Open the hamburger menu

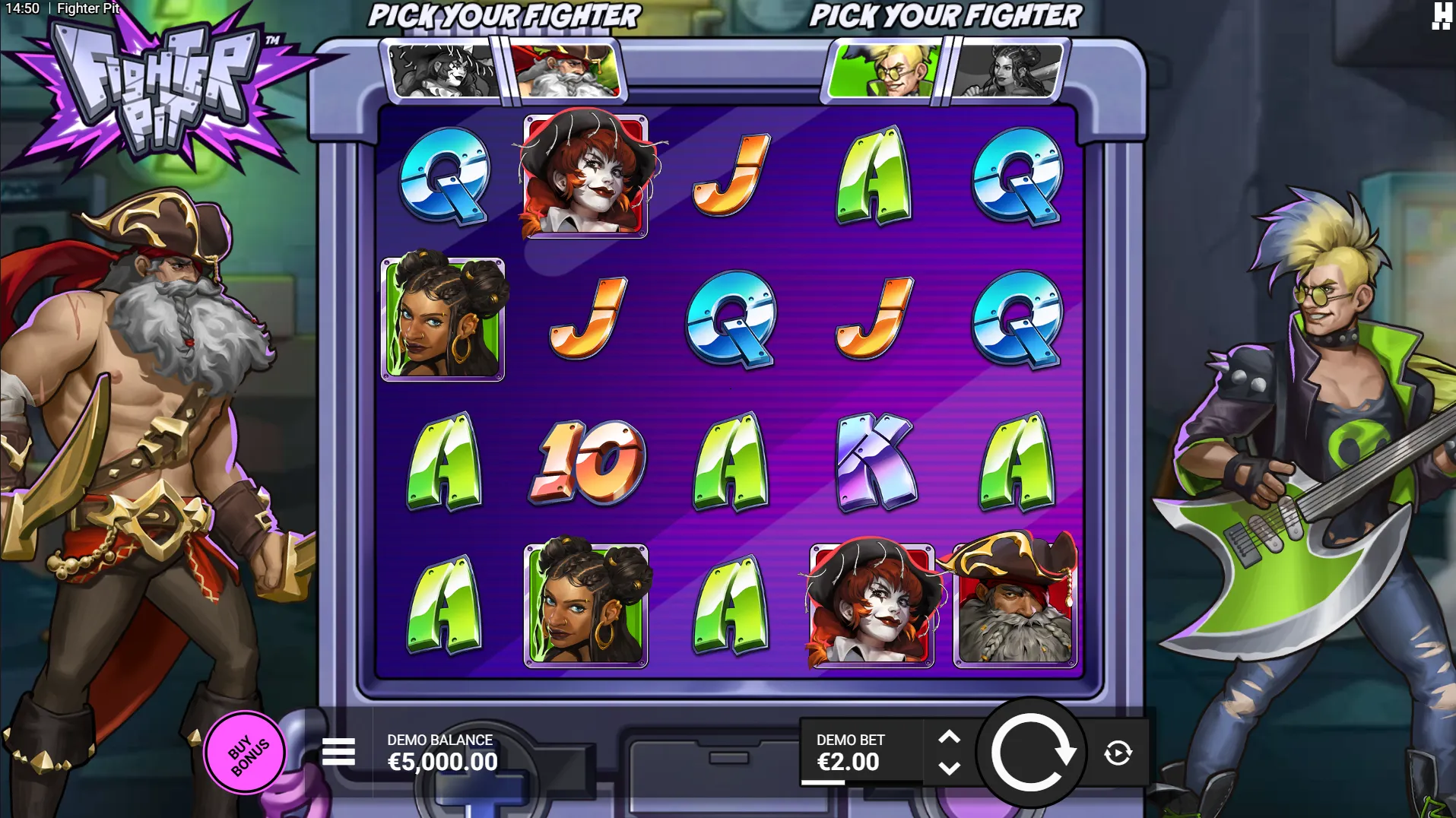338,753
